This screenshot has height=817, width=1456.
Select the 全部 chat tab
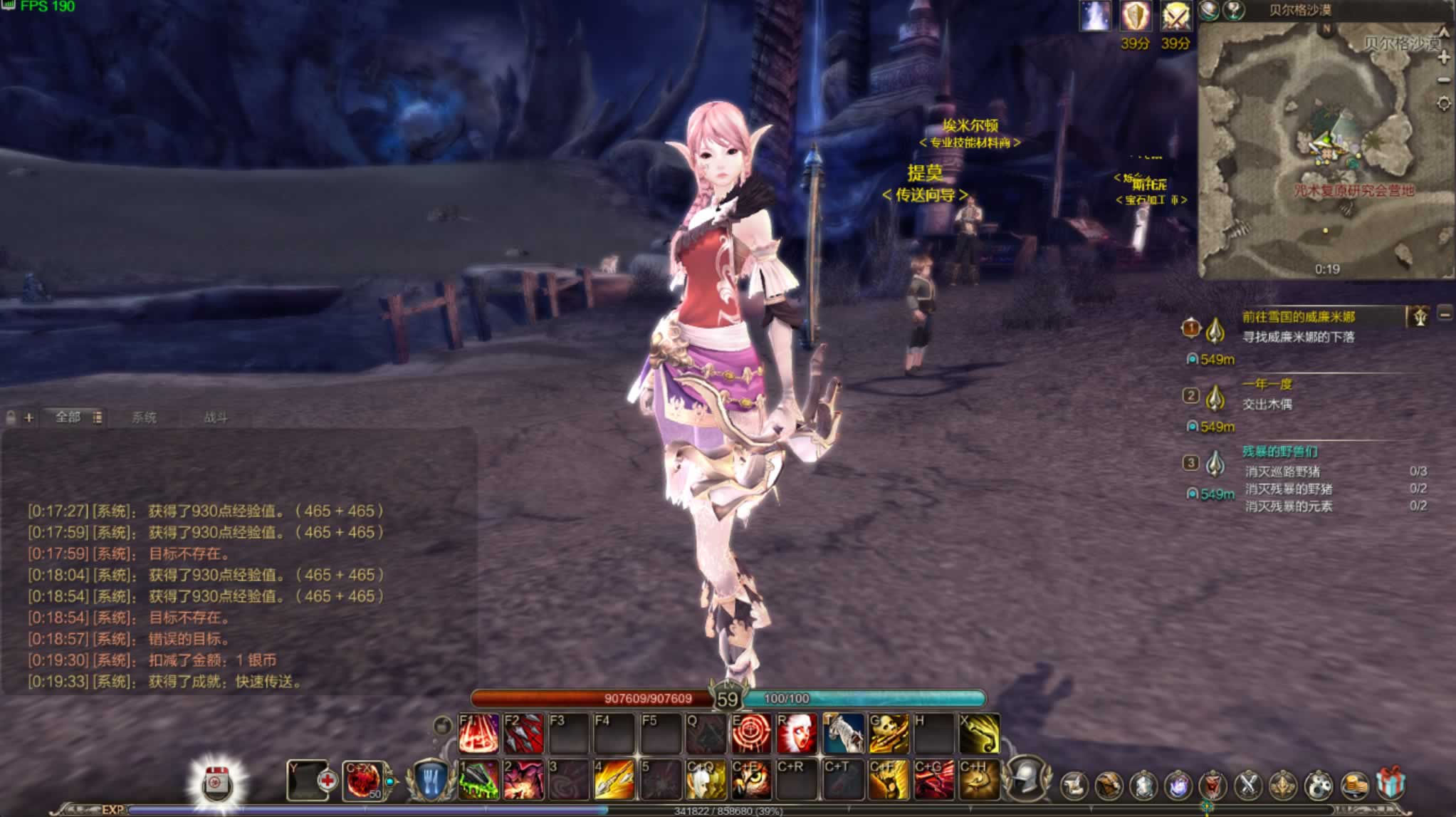pyautogui.click(x=68, y=417)
